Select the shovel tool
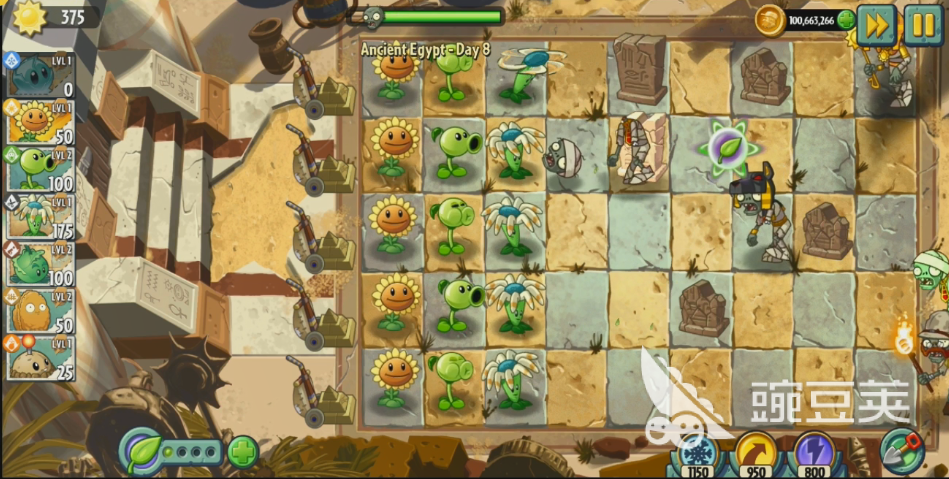The height and width of the screenshot is (479, 949). (901, 451)
